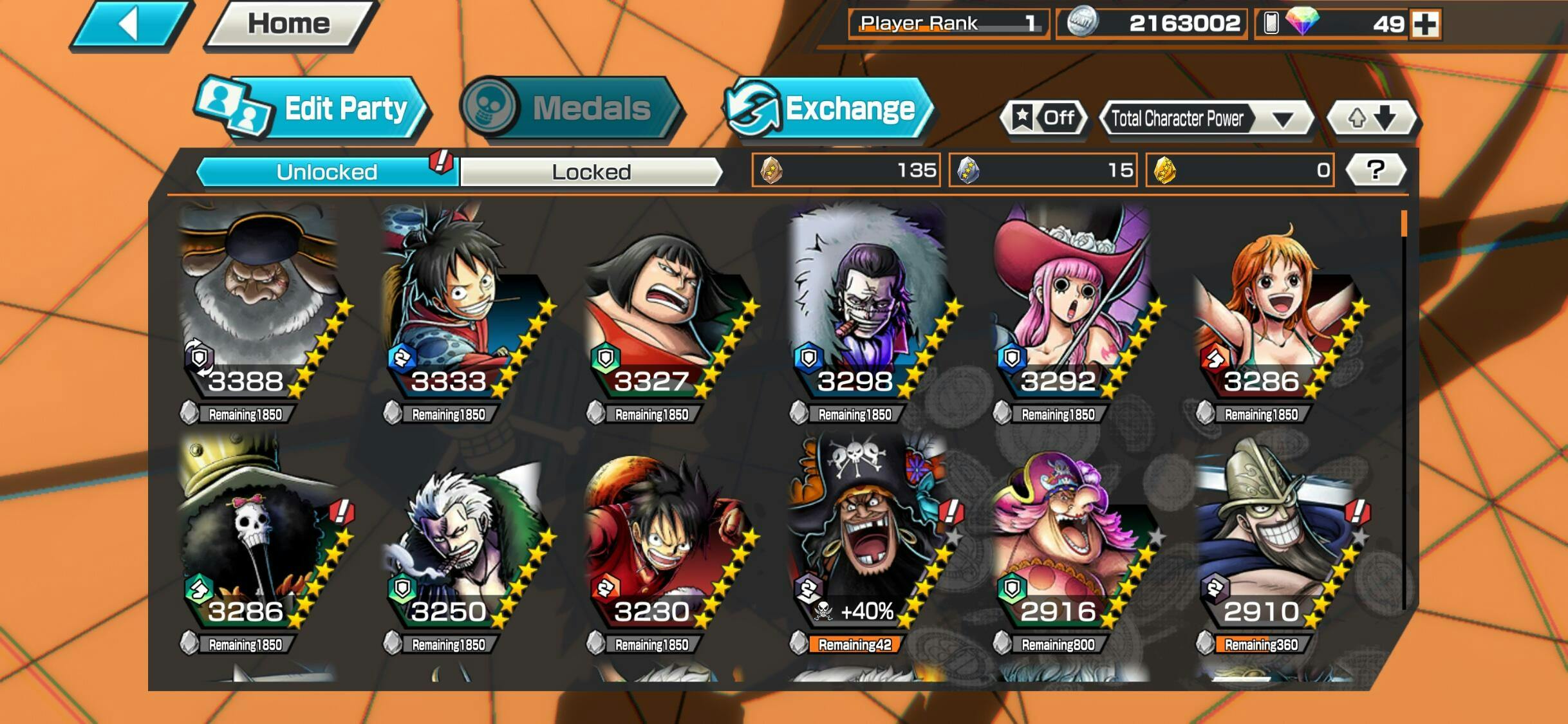Open the Edit Party menu
This screenshot has width=1568, height=724.
tap(311, 108)
